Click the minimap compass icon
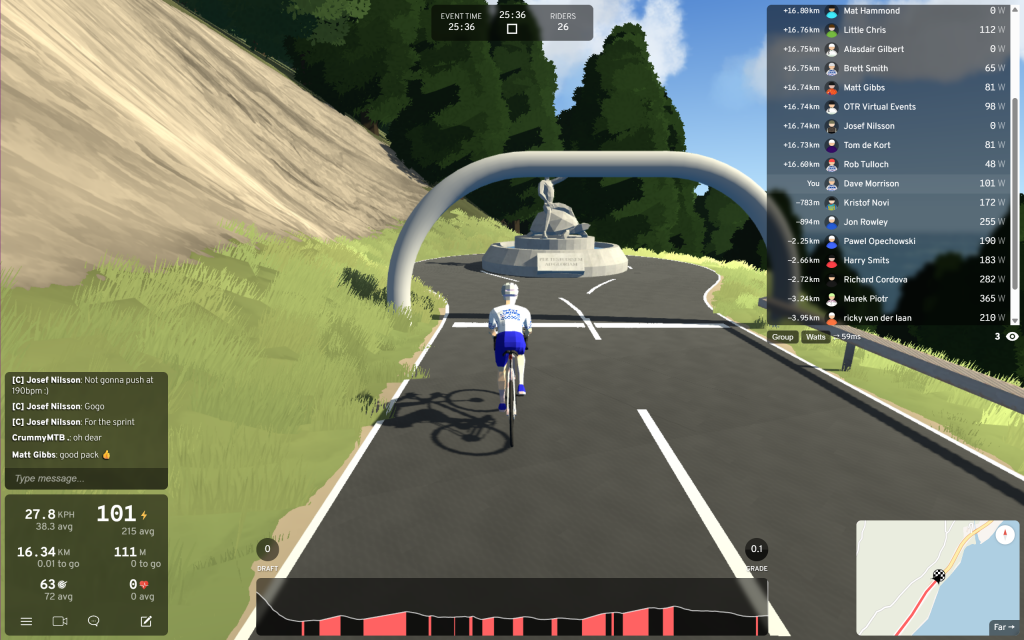The height and width of the screenshot is (640, 1024). tap(1004, 535)
